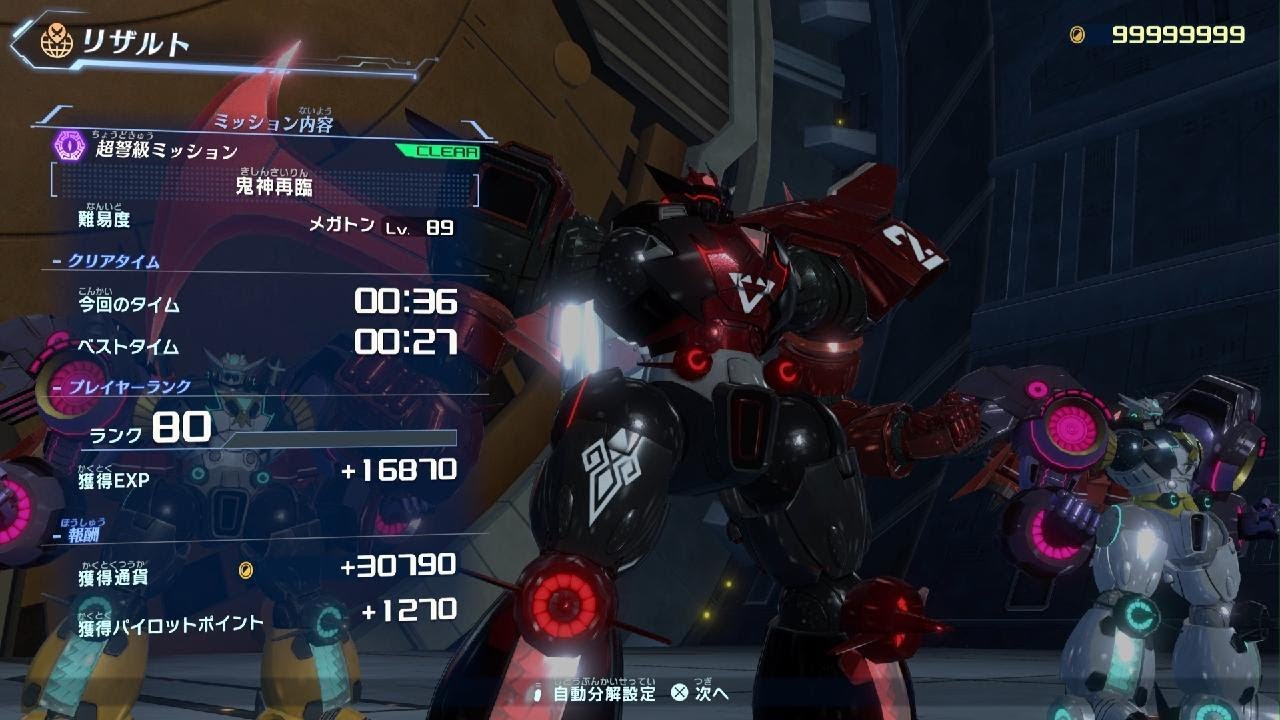Open 自動分解設定 auto-dismantle settings
1280x720 pixels.
coord(603,693)
